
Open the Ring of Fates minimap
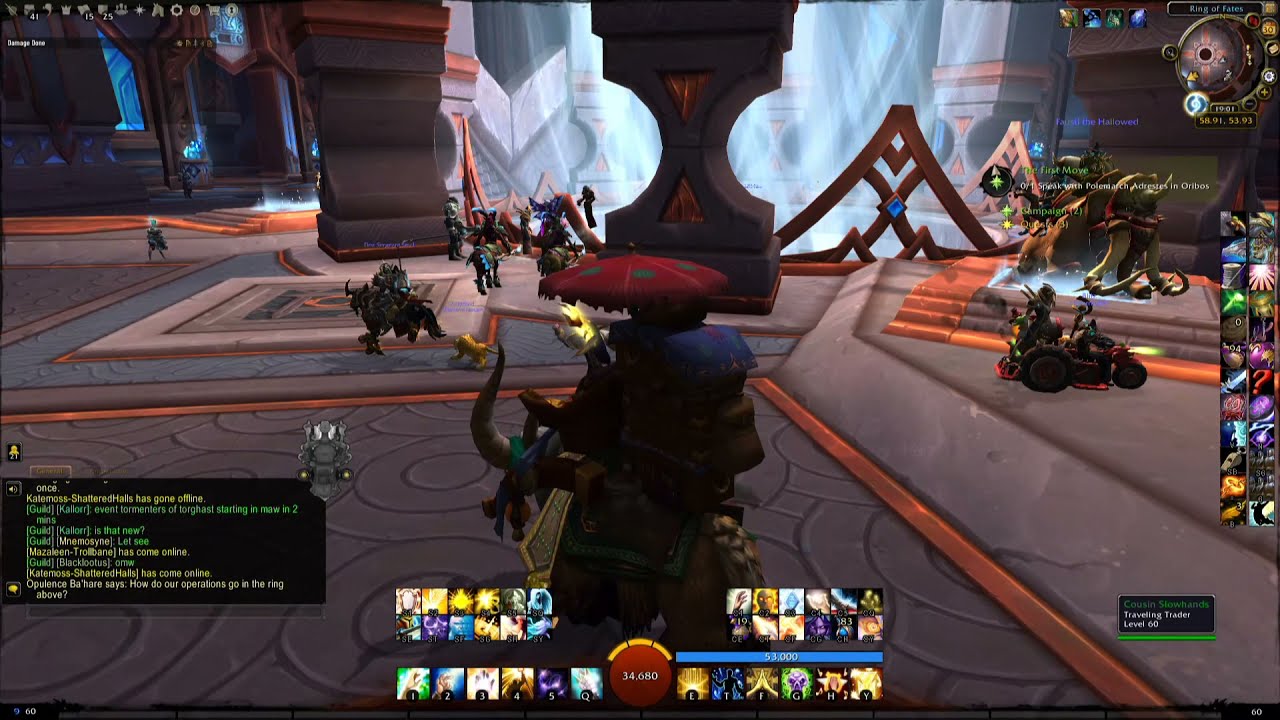[x=1206, y=55]
